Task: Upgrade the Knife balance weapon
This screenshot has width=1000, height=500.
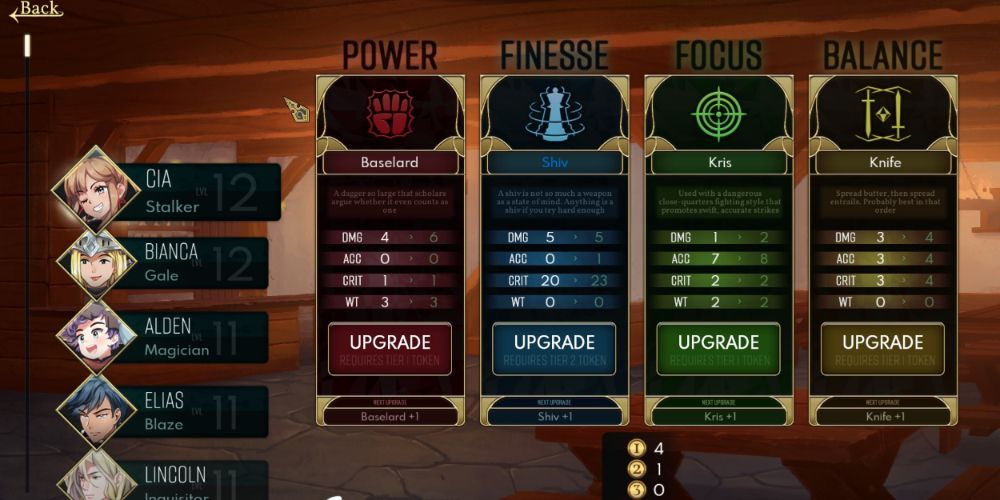Action: (882, 349)
